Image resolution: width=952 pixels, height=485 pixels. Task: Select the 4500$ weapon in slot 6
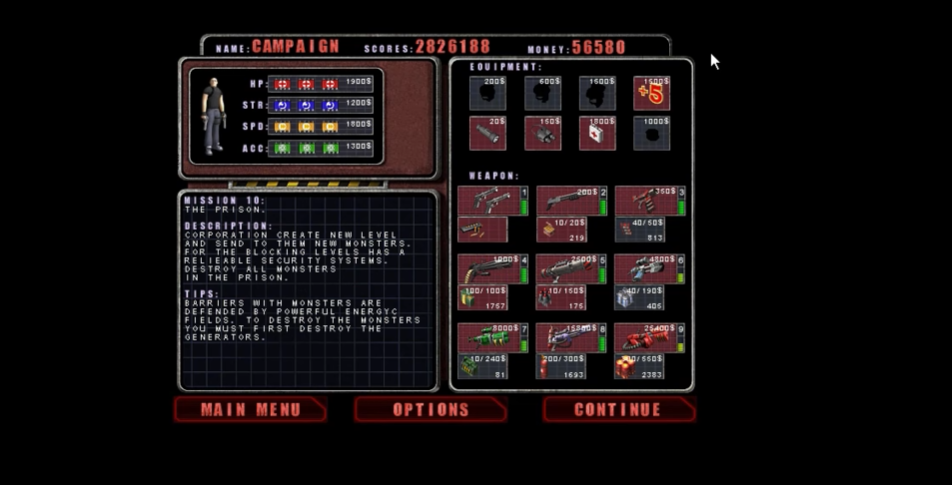pyautogui.click(x=646, y=268)
